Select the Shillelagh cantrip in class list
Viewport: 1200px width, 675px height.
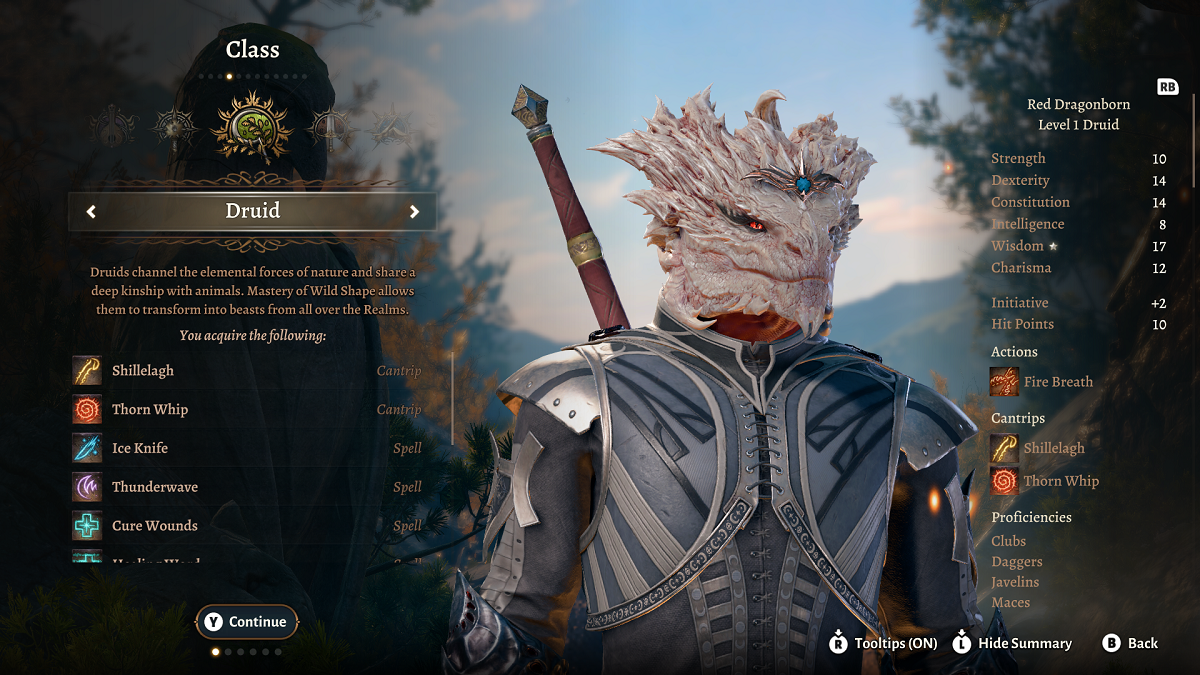(x=143, y=371)
